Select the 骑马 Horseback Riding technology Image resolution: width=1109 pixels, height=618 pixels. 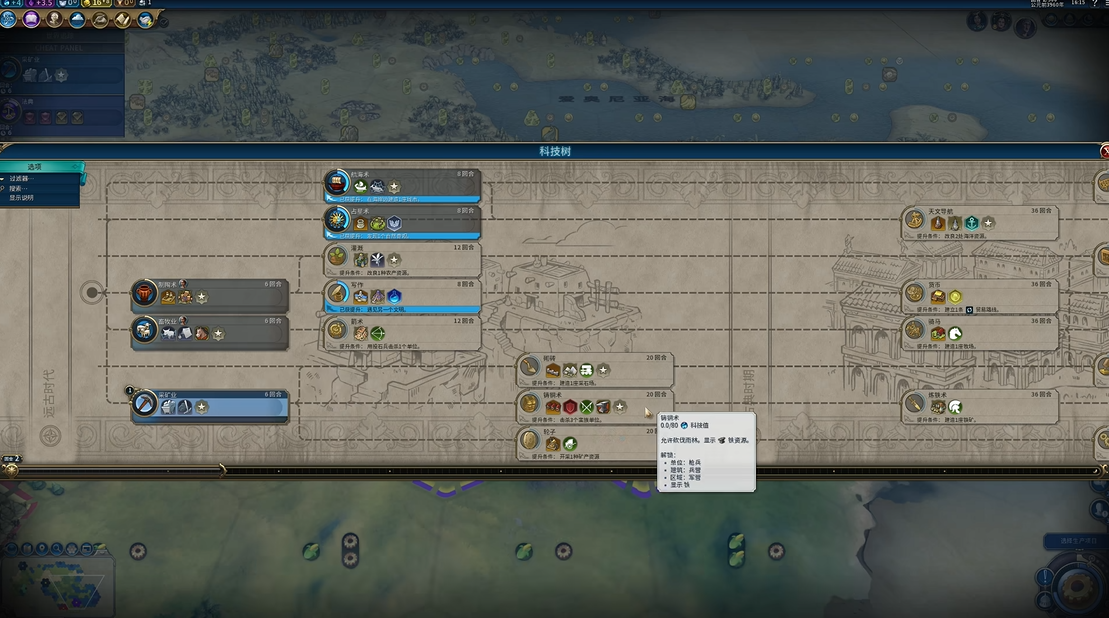click(981, 332)
